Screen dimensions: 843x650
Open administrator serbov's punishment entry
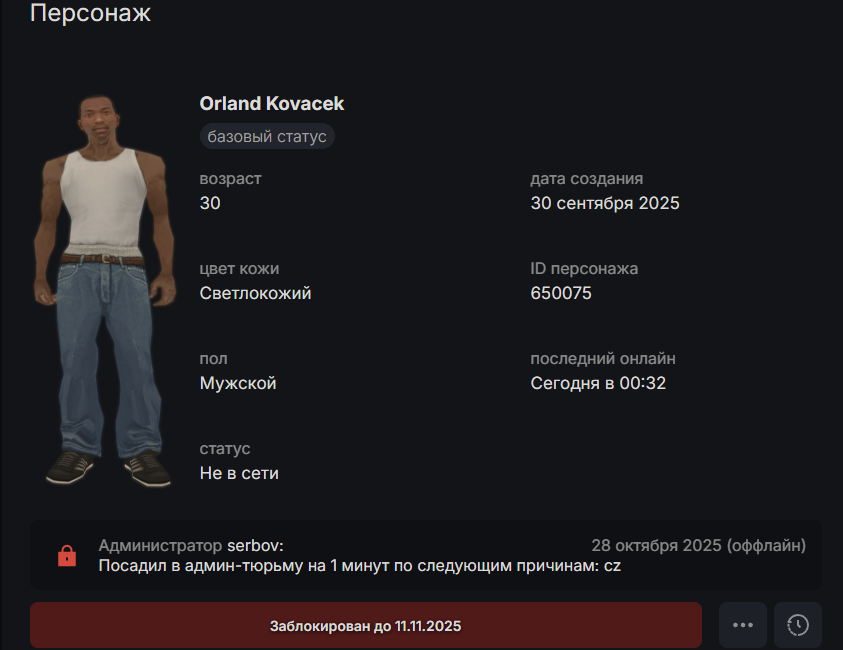tap(425, 555)
